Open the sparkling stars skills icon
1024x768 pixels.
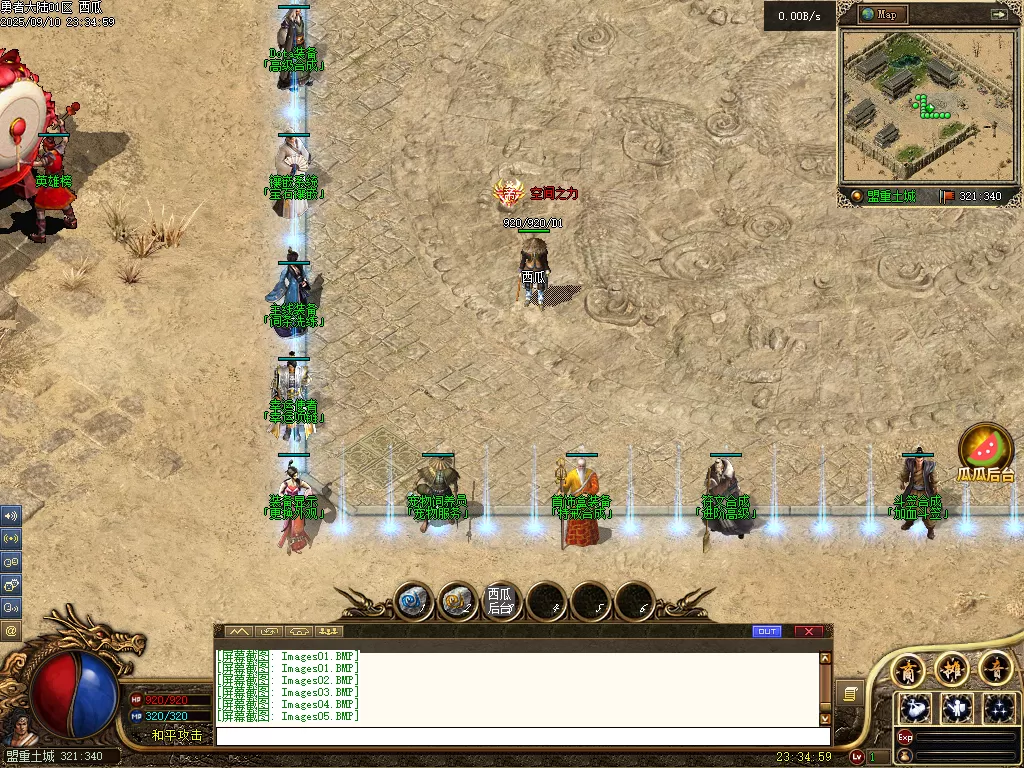998,708
